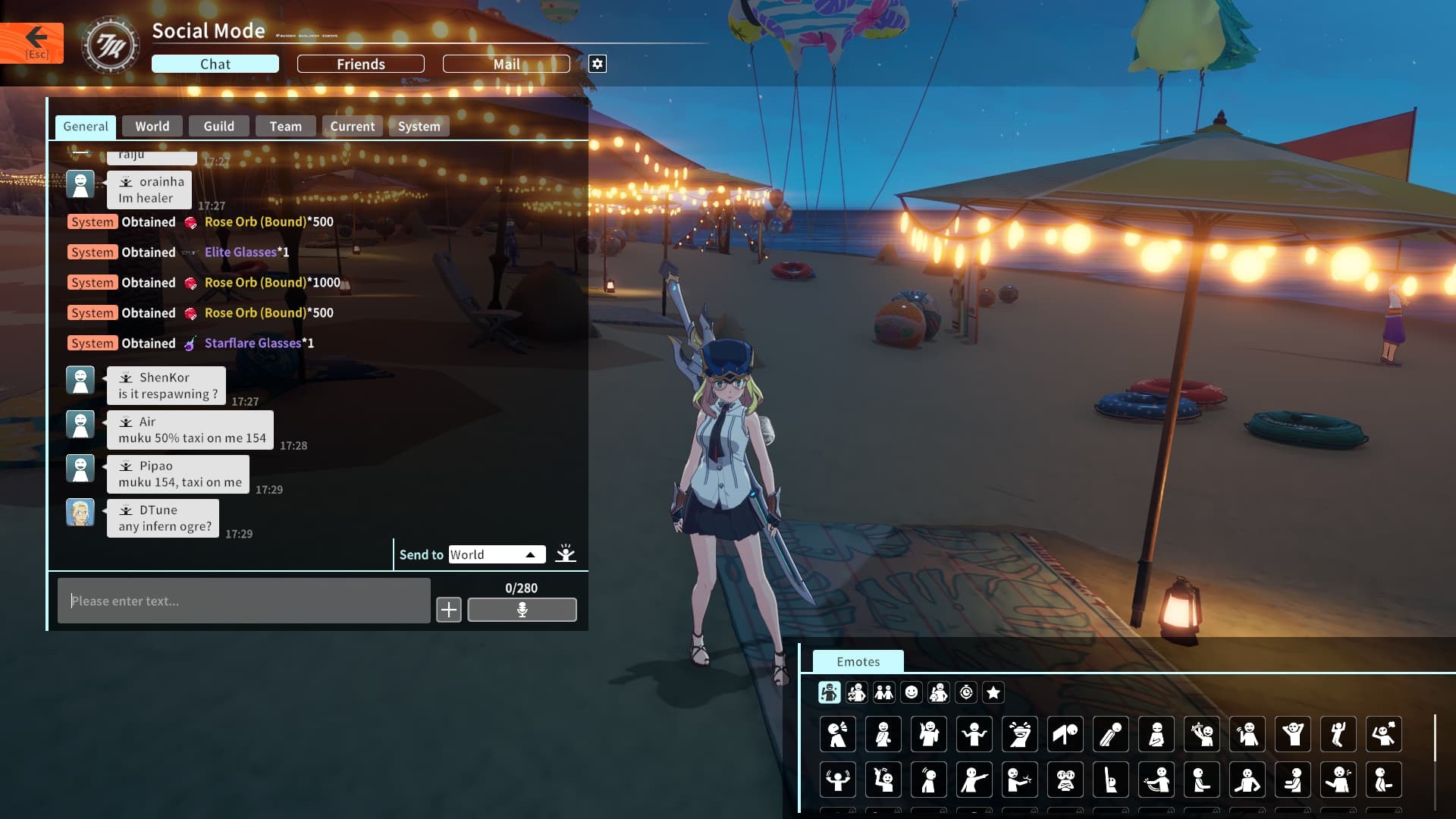1456x819 pixels.
Task: Select DTune's player avatar in chat
Action: tap(80, 513)
